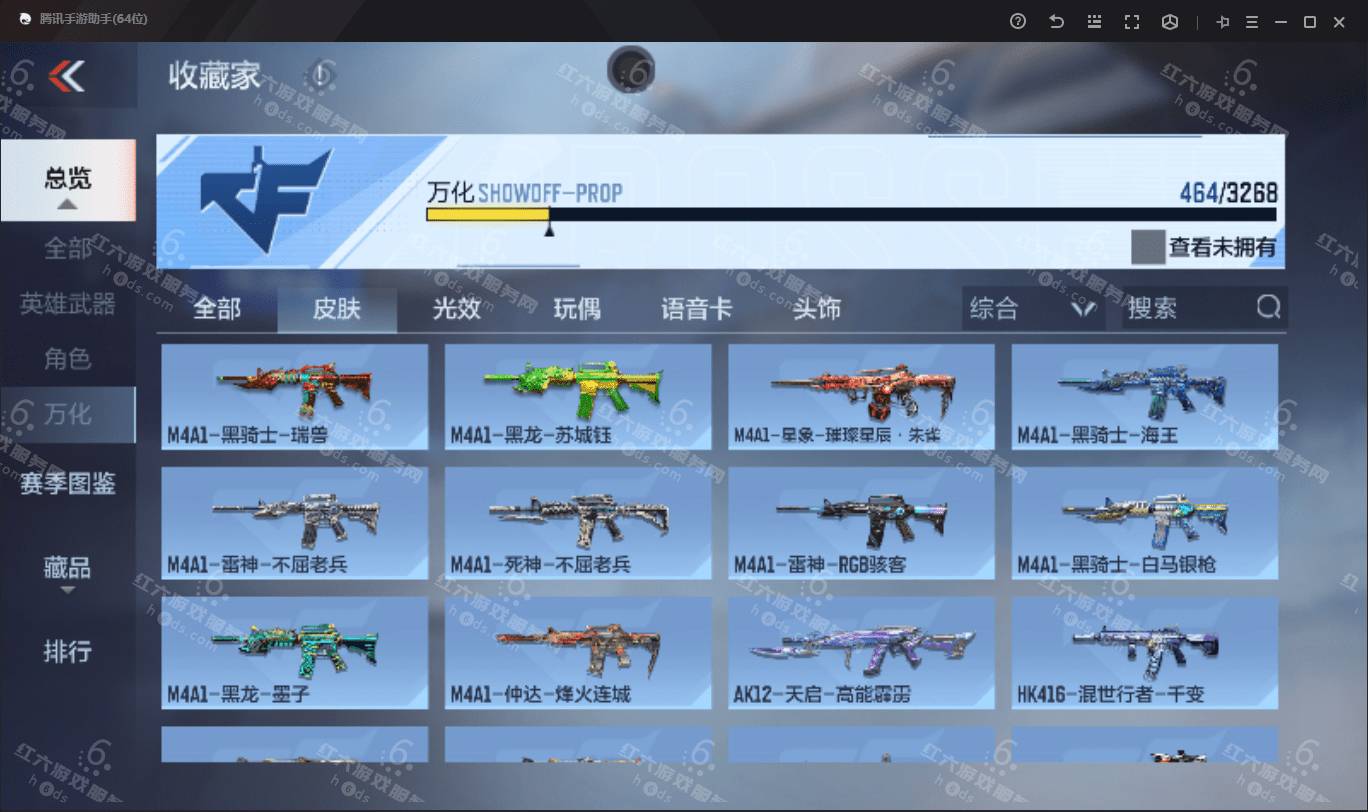Toggle the 查看未拥有 checkbox
The image size is (1368, 812).
click(x=1147, y=247)
